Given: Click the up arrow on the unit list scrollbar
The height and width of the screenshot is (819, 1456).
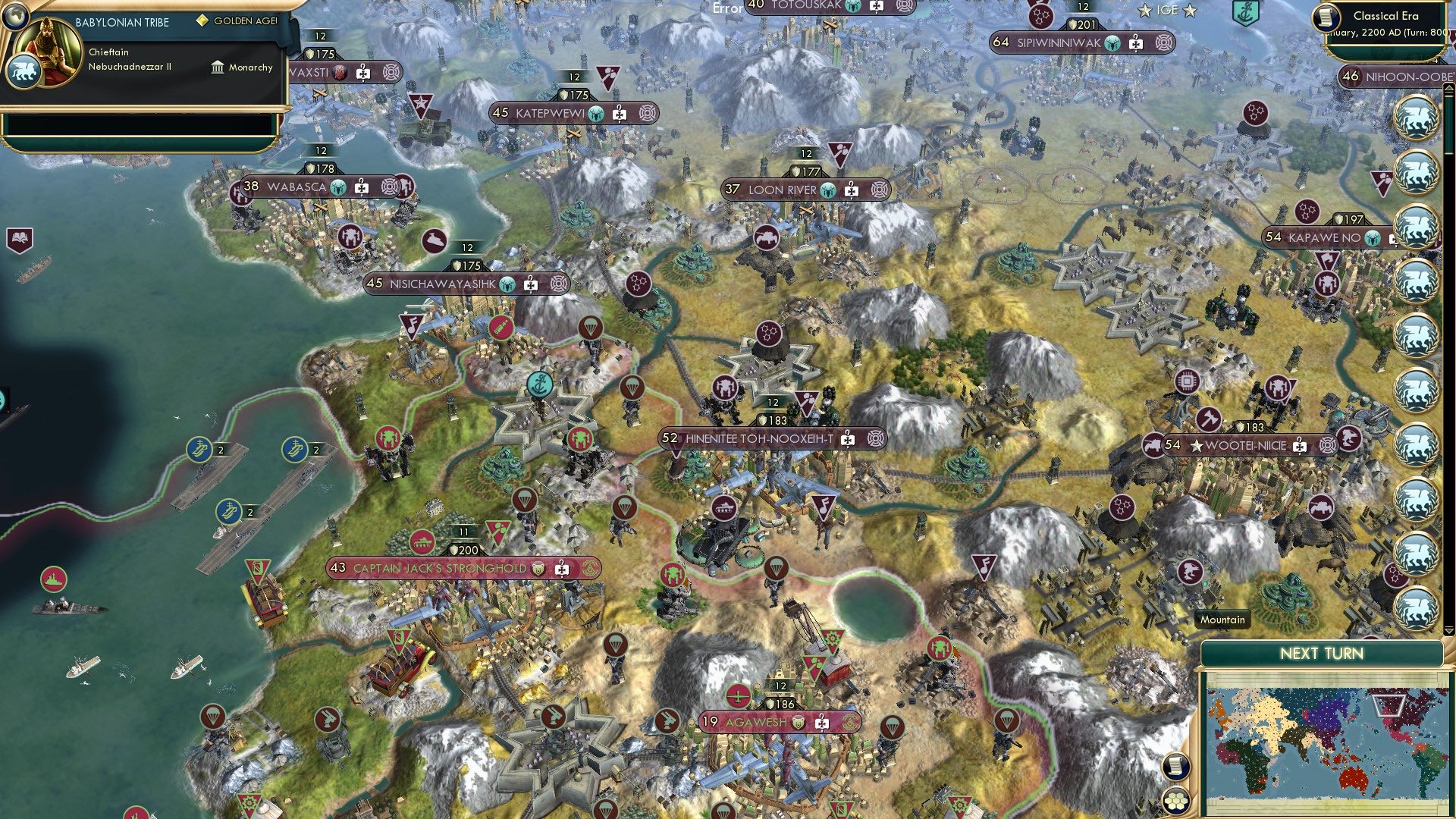Looking at the screenshot, I should pyautogui.click(x=1448, y=88).
